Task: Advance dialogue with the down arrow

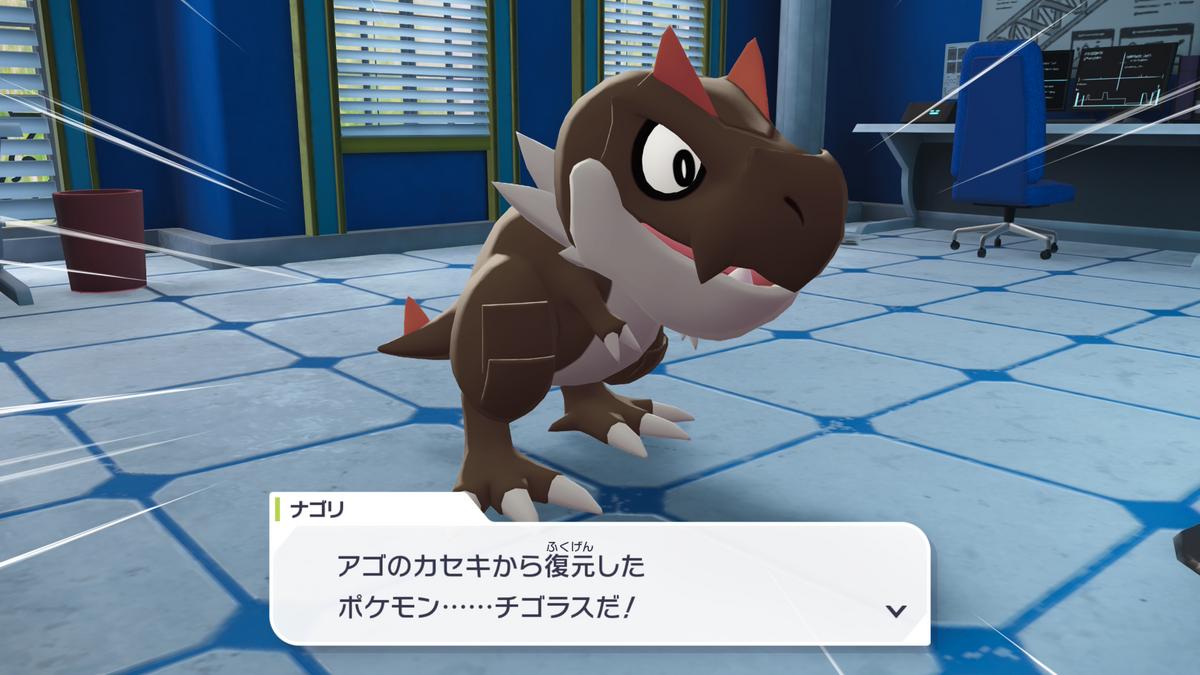Action: [896, 610]
